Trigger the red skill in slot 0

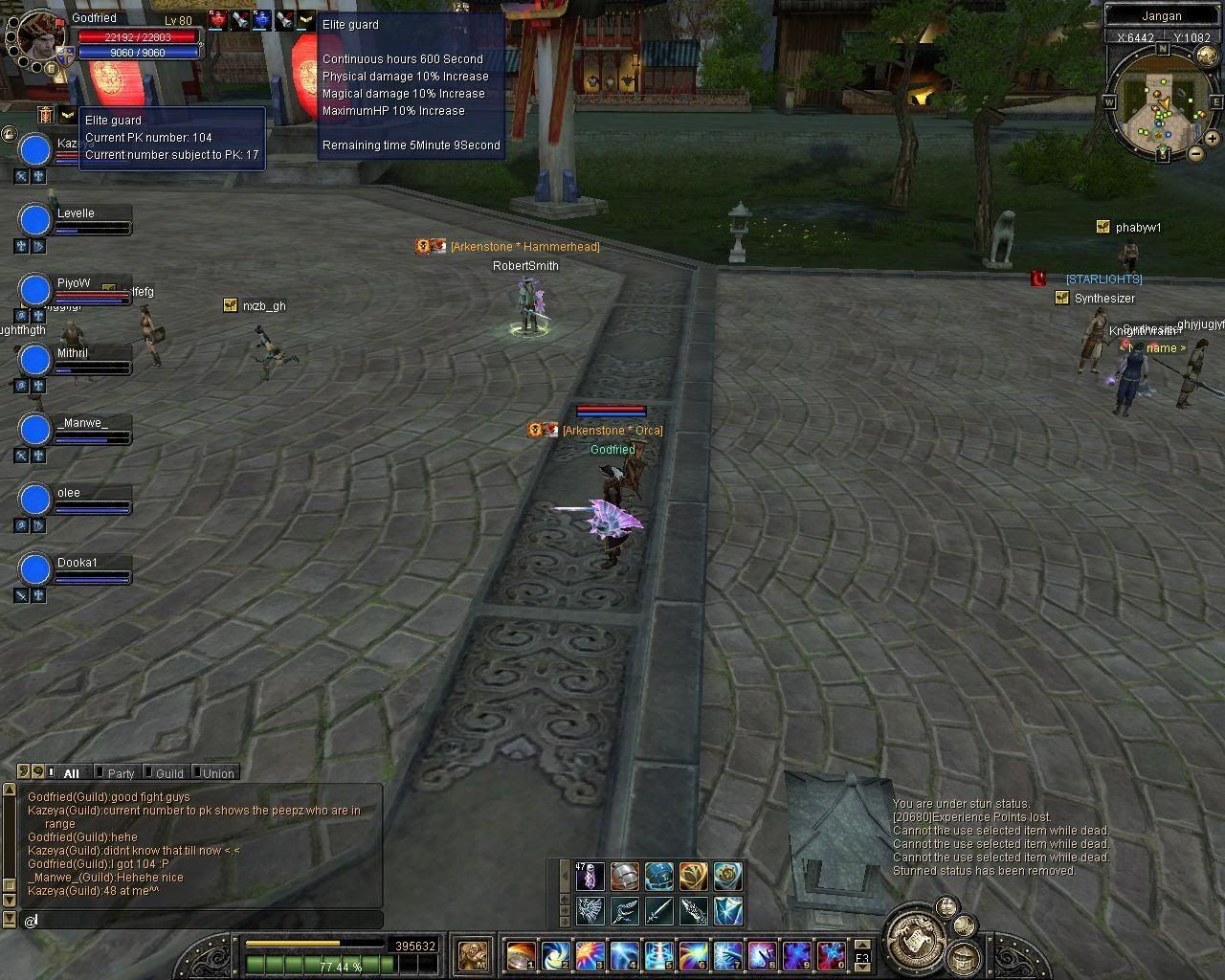[x=832, y=955]
